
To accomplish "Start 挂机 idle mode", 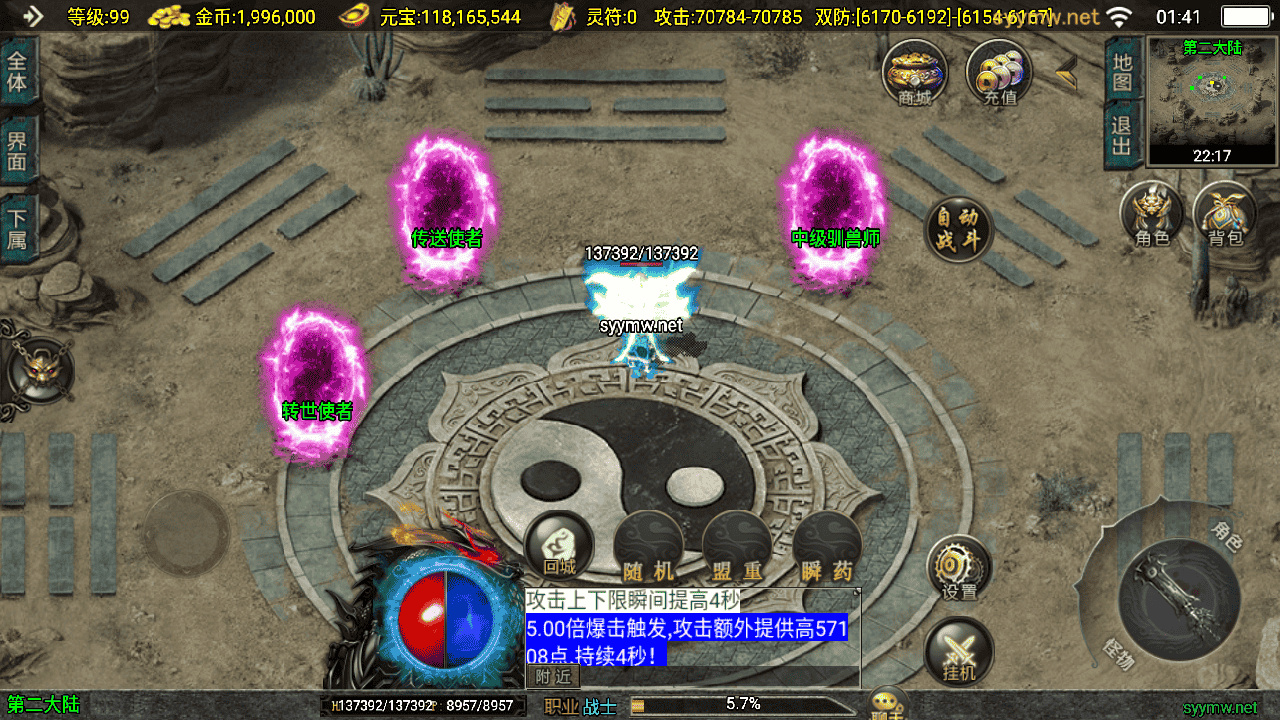I will (x=959, y=652).
